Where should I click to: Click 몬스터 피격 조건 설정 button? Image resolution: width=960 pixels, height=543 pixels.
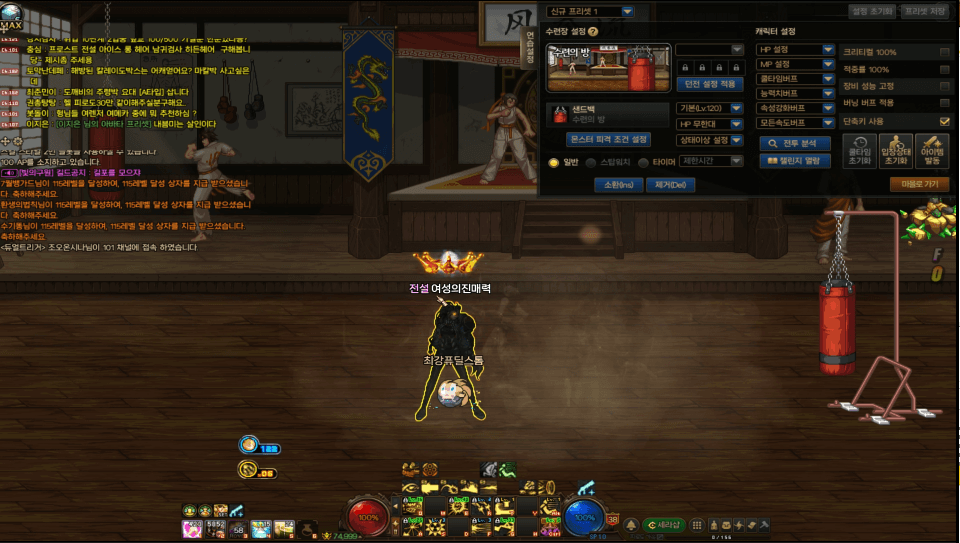pos(608,140)
